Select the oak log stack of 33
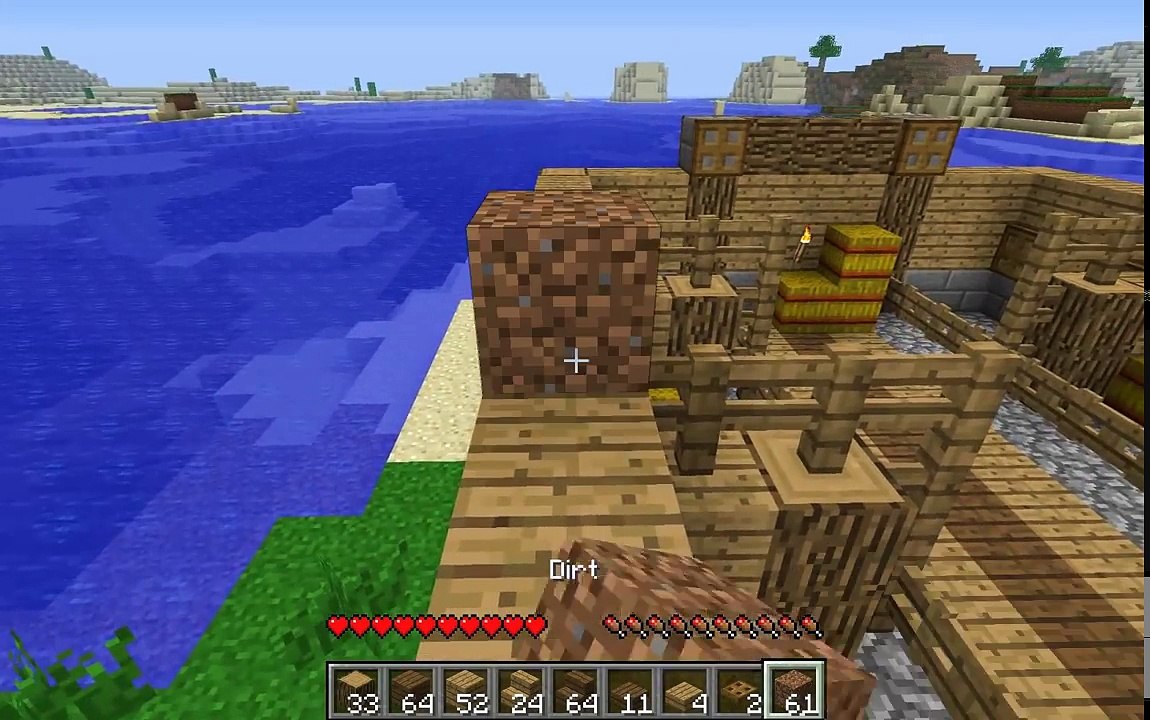The width and height of the screenshot is (1150, 720). (355, 692)
